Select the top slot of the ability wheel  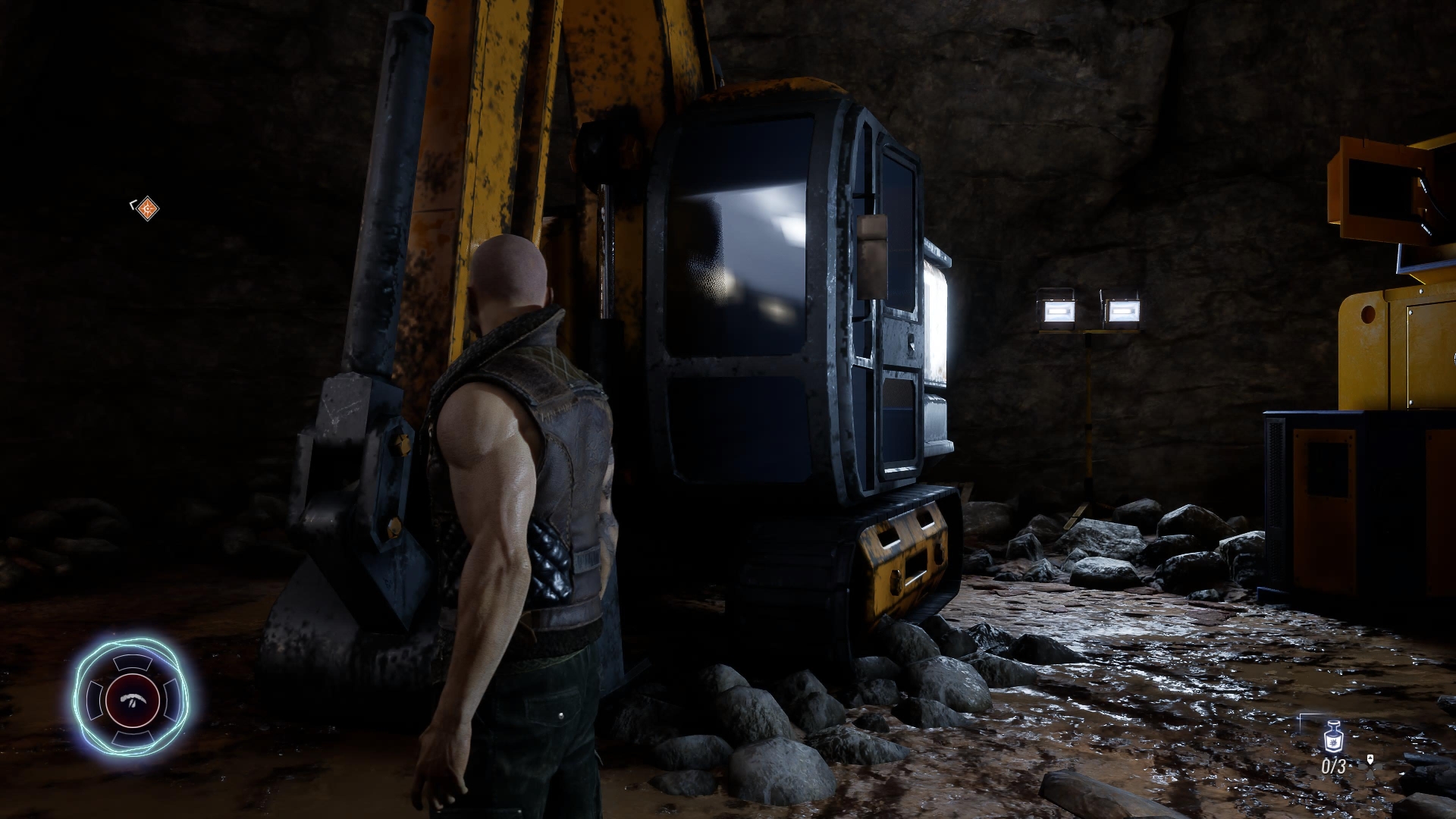133,662
